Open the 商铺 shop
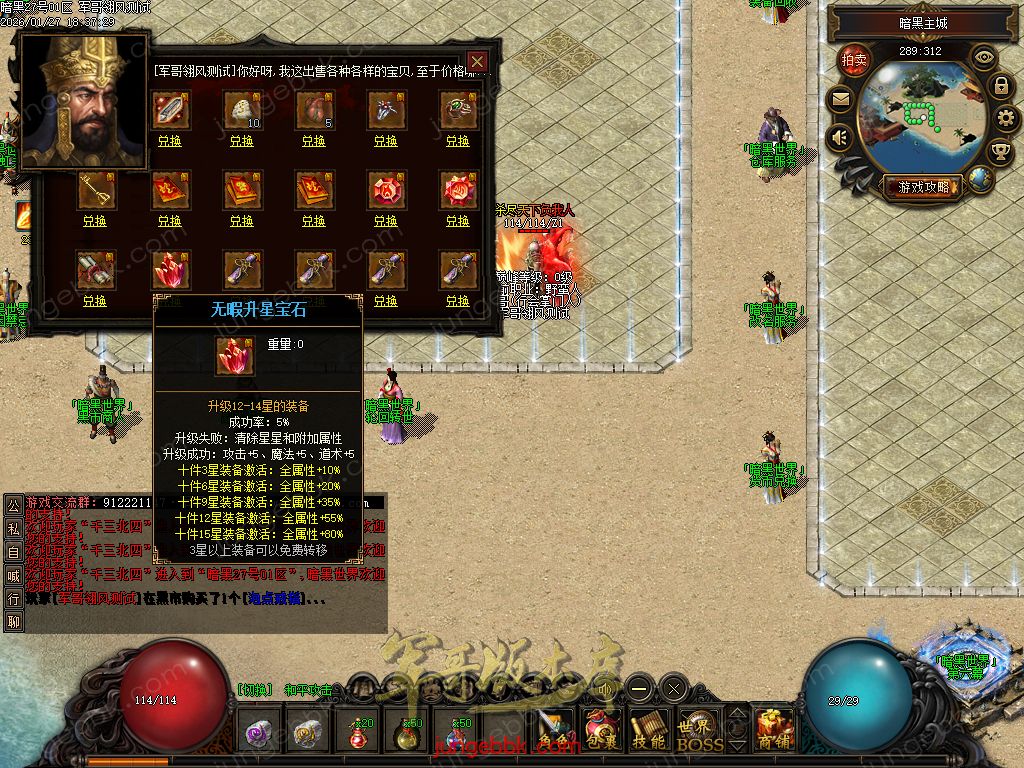Image resolution: width=1024 pixels, height=768 pixels. [x=773, y=731]
